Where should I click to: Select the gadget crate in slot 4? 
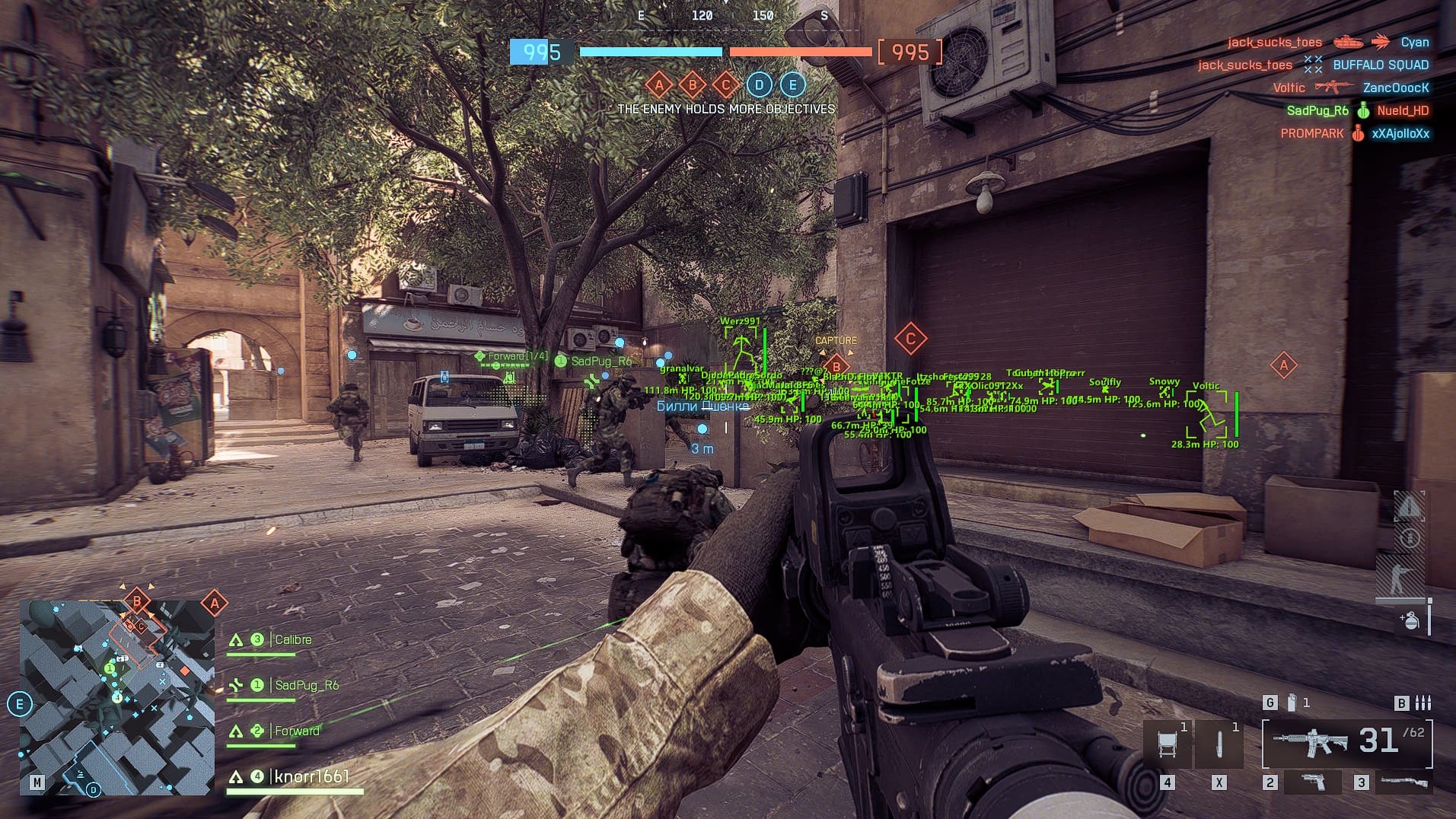coord(1168,742)
